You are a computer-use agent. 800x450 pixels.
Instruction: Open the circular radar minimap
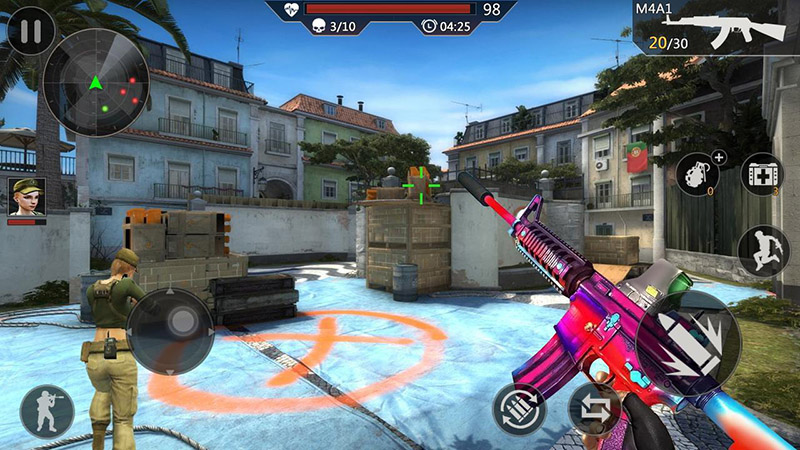[96, 83]
